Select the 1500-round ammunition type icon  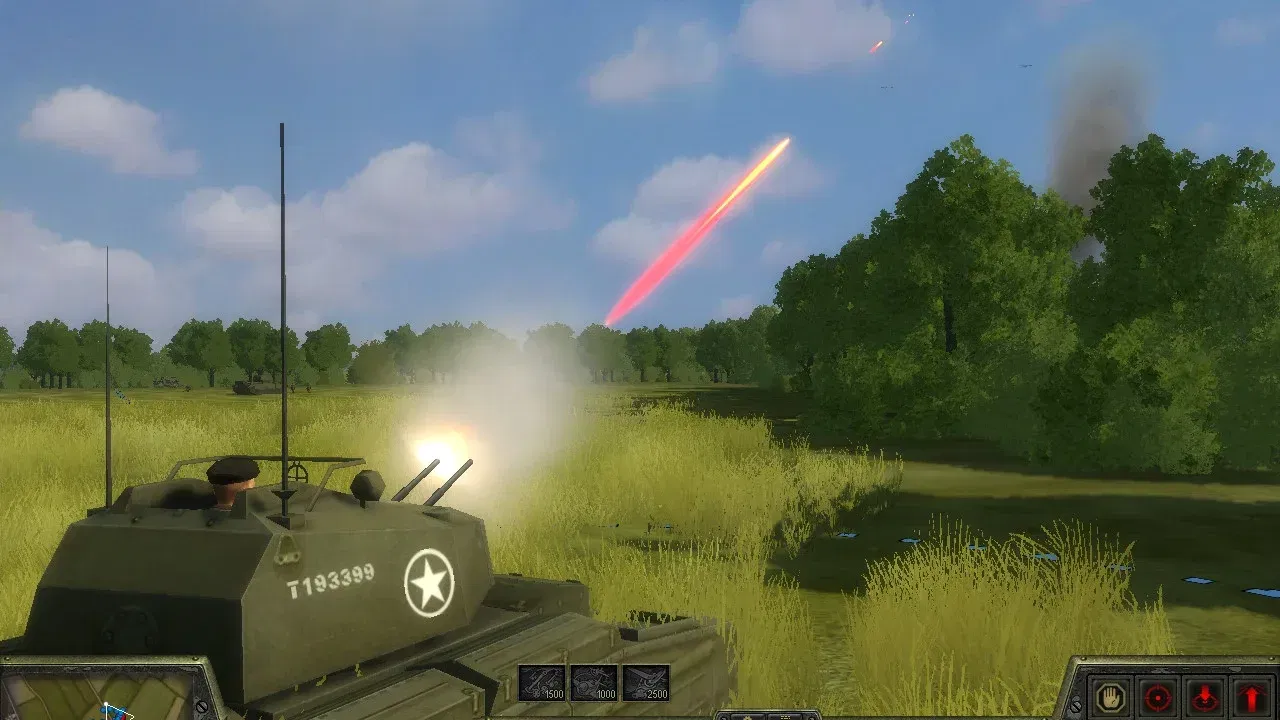coord(540,683)
